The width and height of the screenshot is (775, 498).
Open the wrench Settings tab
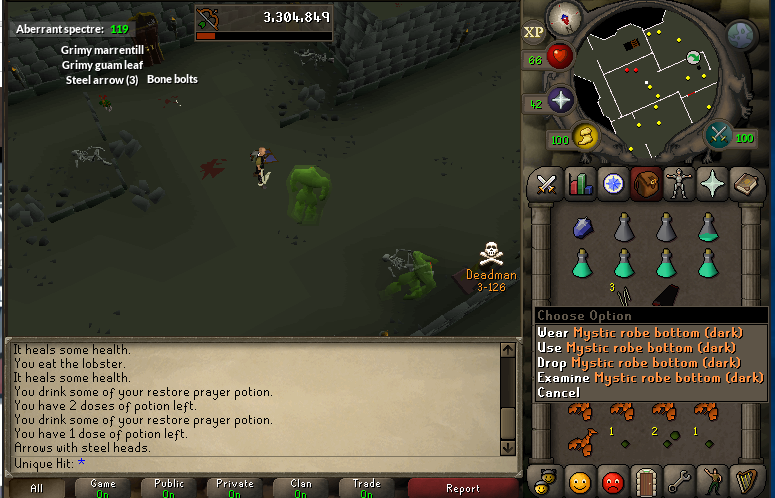(x=679, y=481)
